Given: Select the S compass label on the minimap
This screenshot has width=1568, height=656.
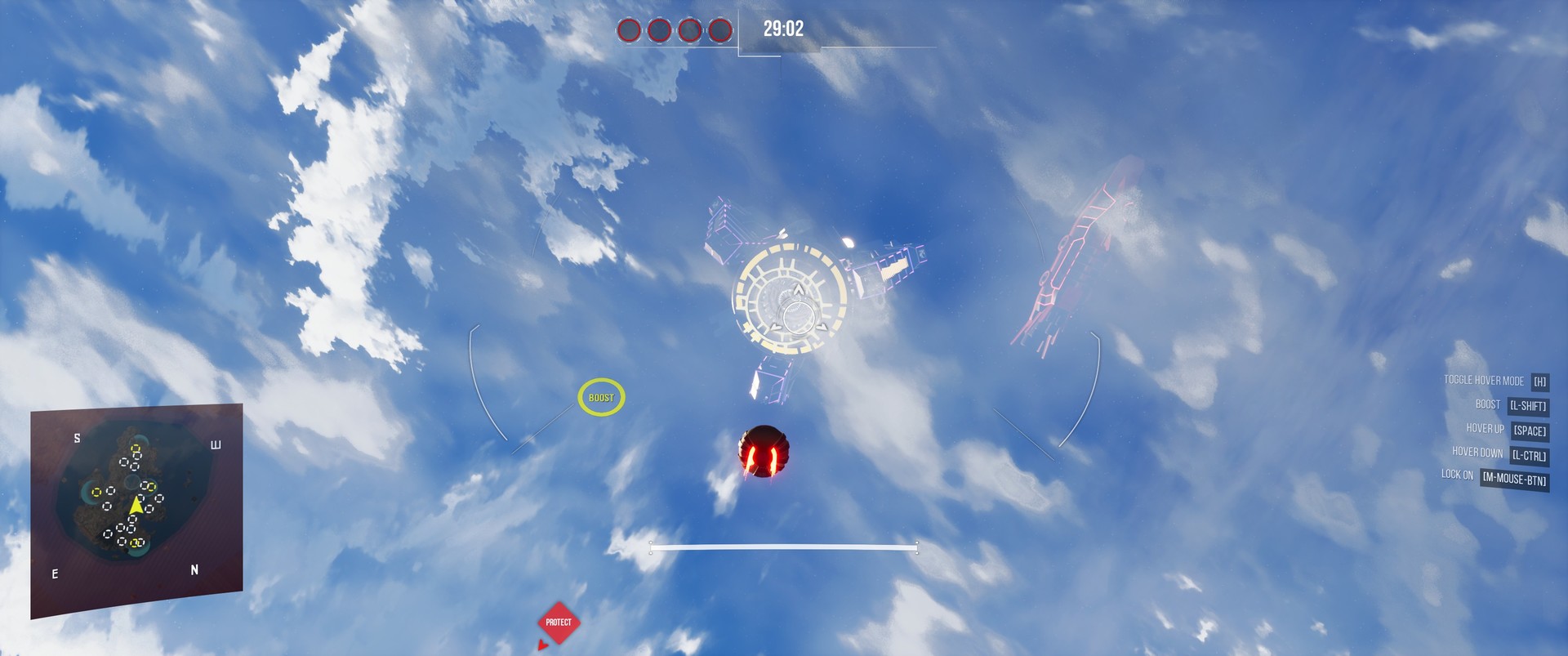Looking at the screenshot, I should pyautogui.click(x=77, y=438).
